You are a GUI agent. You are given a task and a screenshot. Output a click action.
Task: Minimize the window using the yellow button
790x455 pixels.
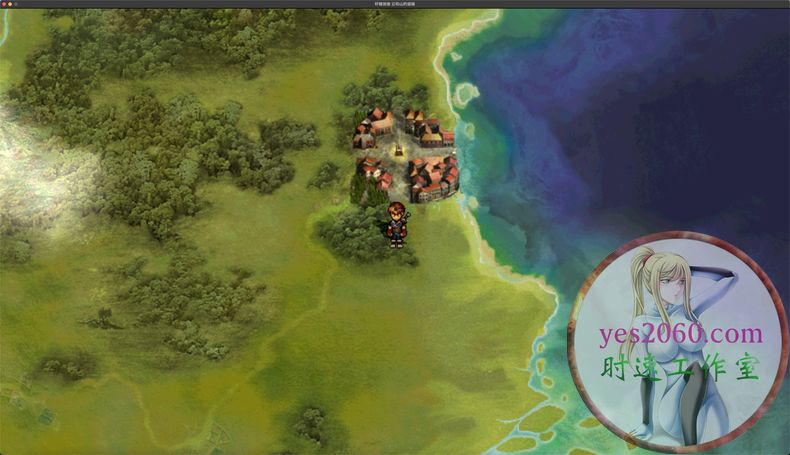(10, 4)
